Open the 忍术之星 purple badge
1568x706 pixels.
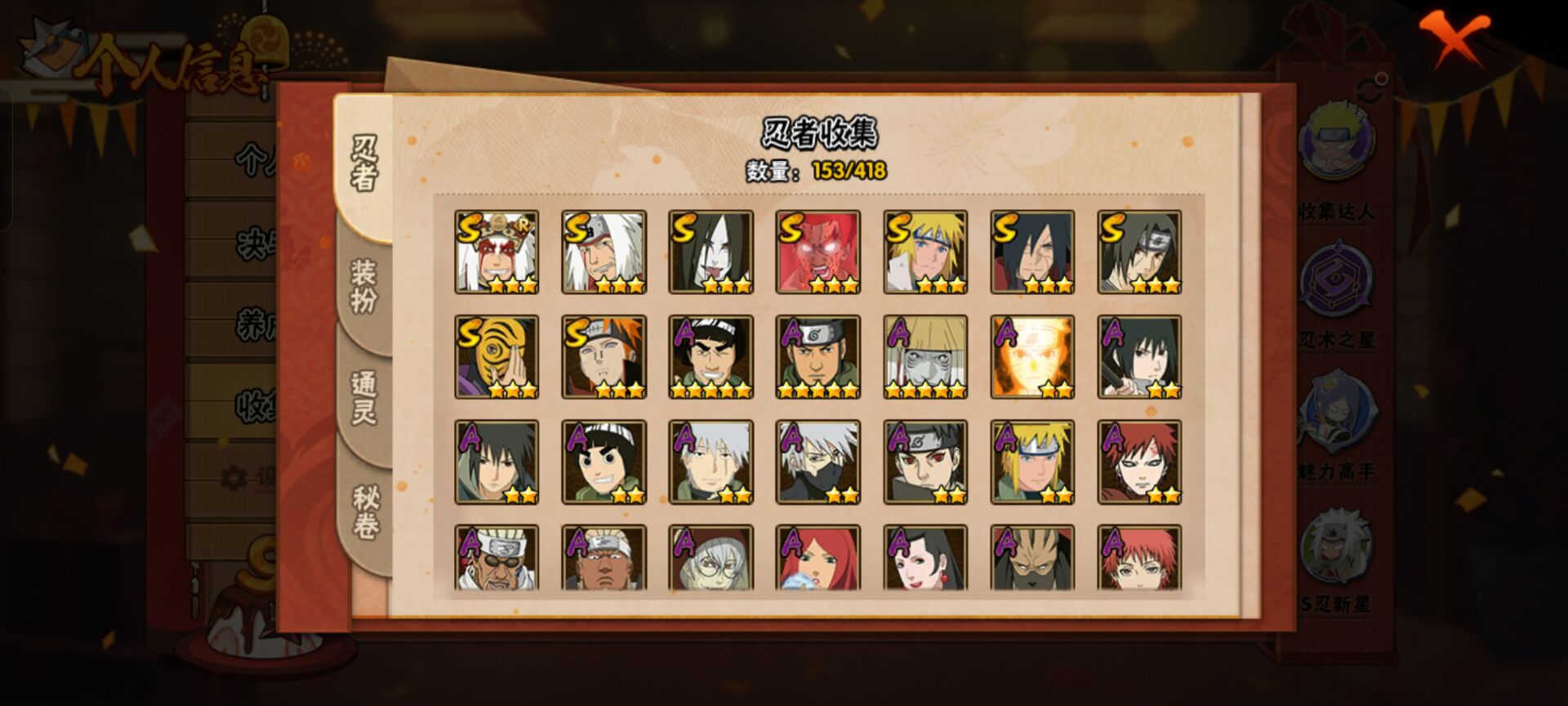[x=1337, y=282]
